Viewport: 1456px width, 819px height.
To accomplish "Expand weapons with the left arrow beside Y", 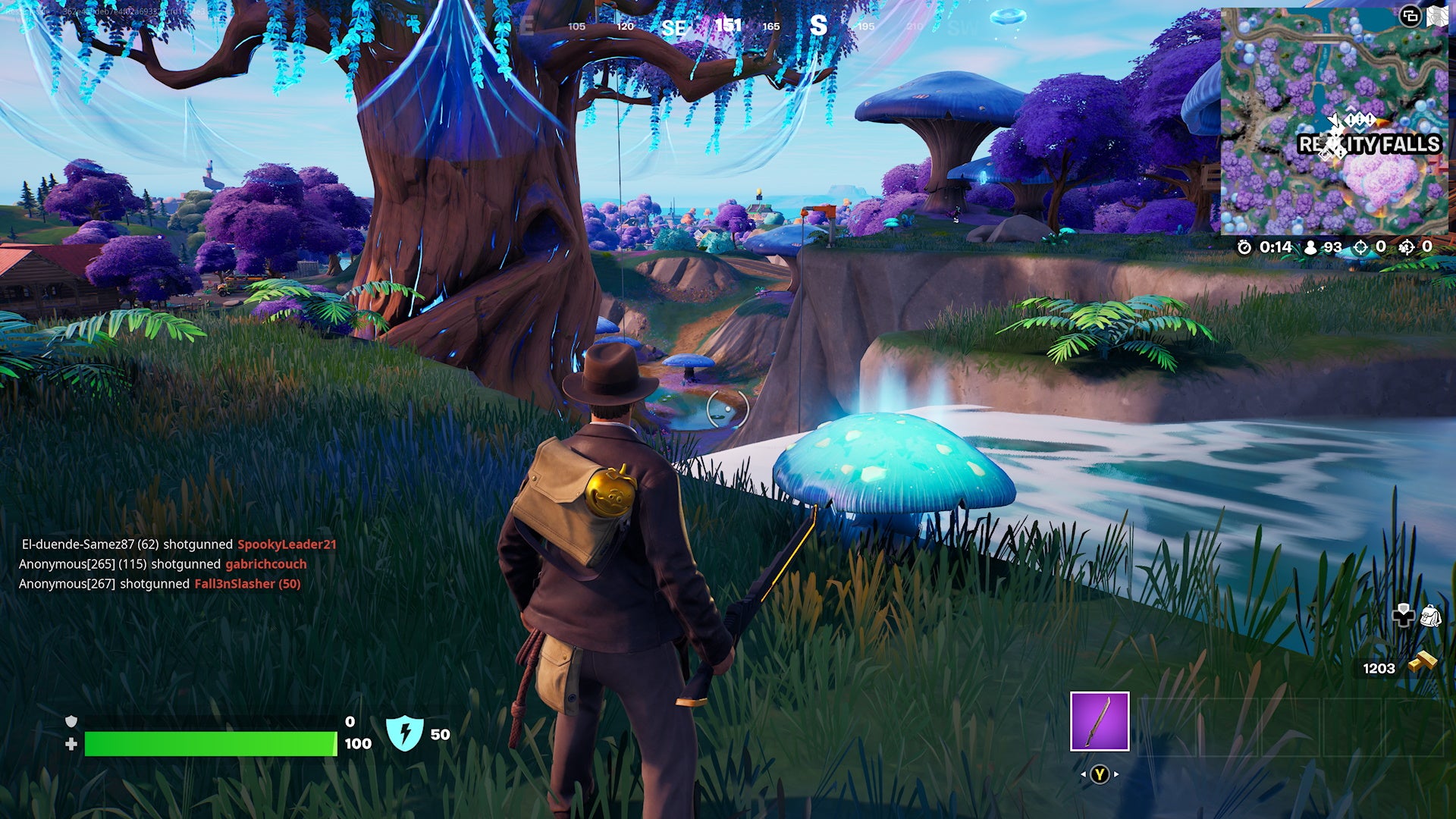I will click(1084, 774).
